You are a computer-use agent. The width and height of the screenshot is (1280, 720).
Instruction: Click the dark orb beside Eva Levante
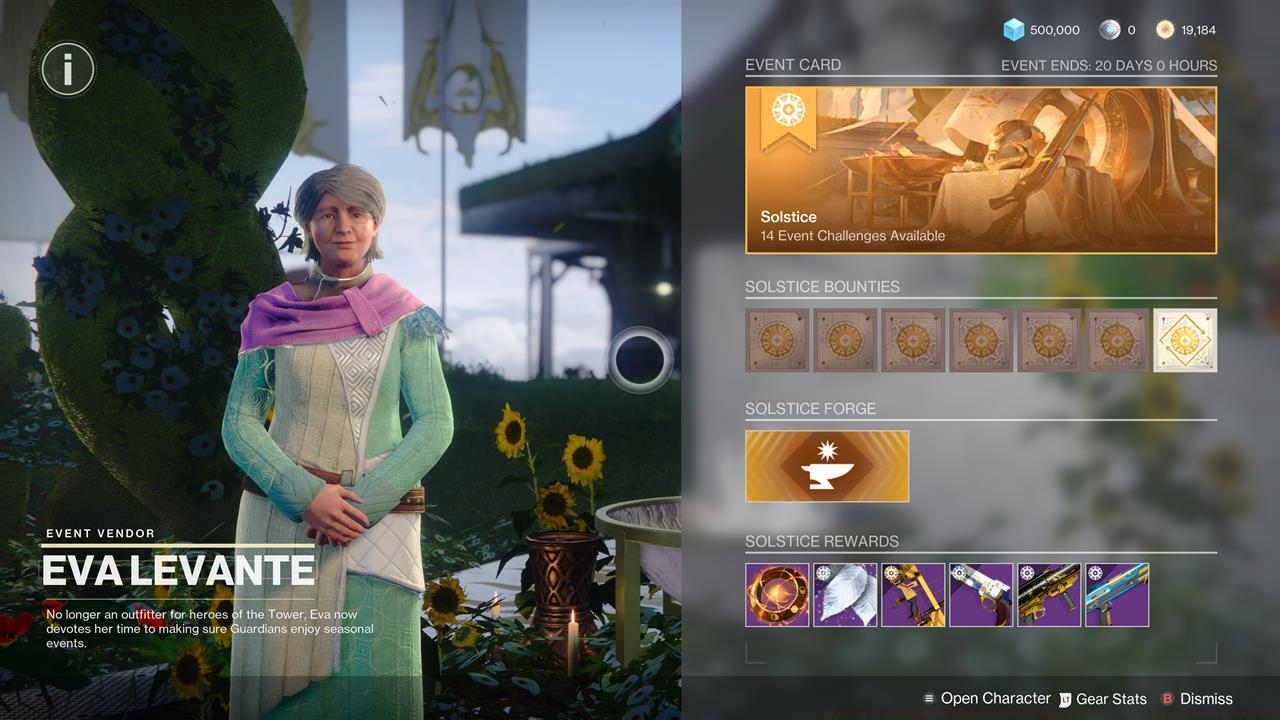(641, 360)
